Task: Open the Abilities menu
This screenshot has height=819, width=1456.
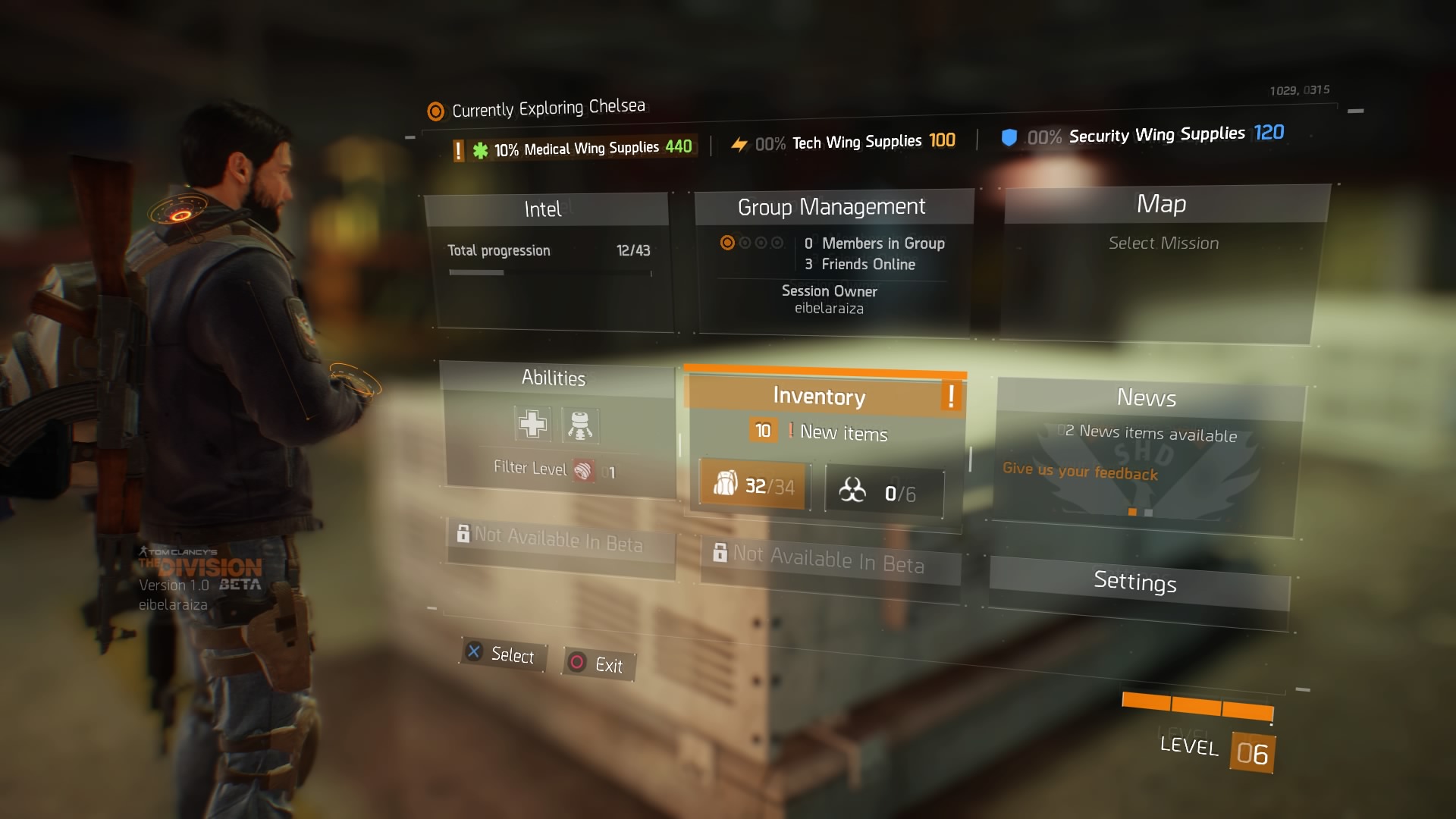Action: coord(554,378)
